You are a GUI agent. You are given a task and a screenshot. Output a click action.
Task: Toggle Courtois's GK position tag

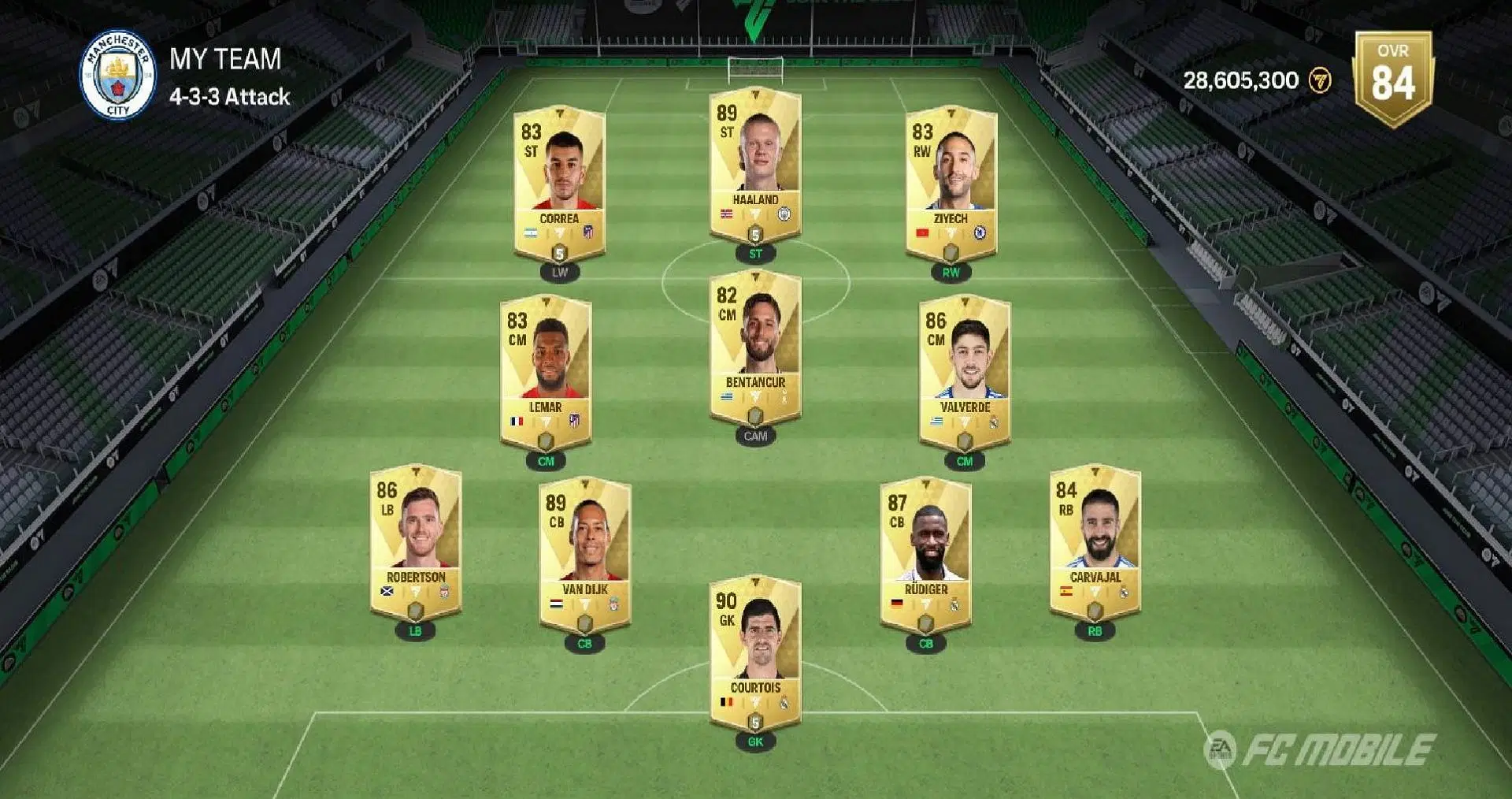click(755, 742)
